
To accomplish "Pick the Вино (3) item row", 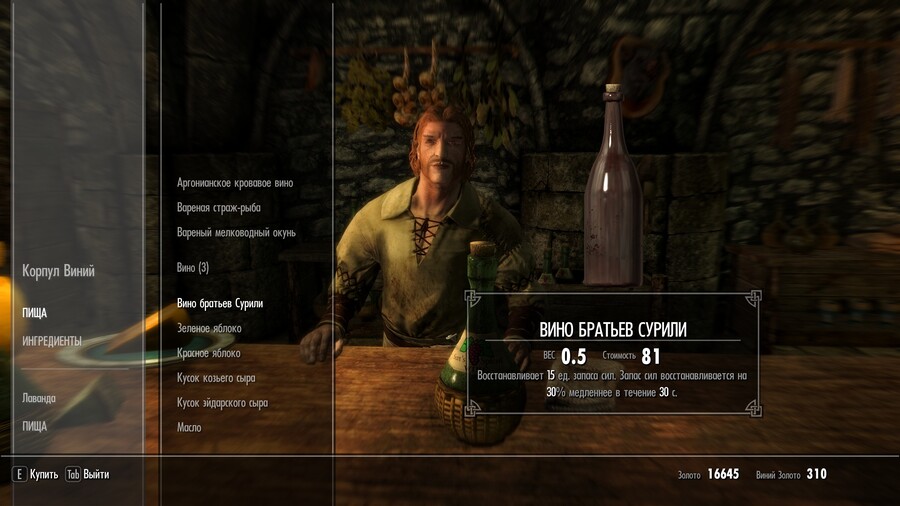I will (193, 268).
